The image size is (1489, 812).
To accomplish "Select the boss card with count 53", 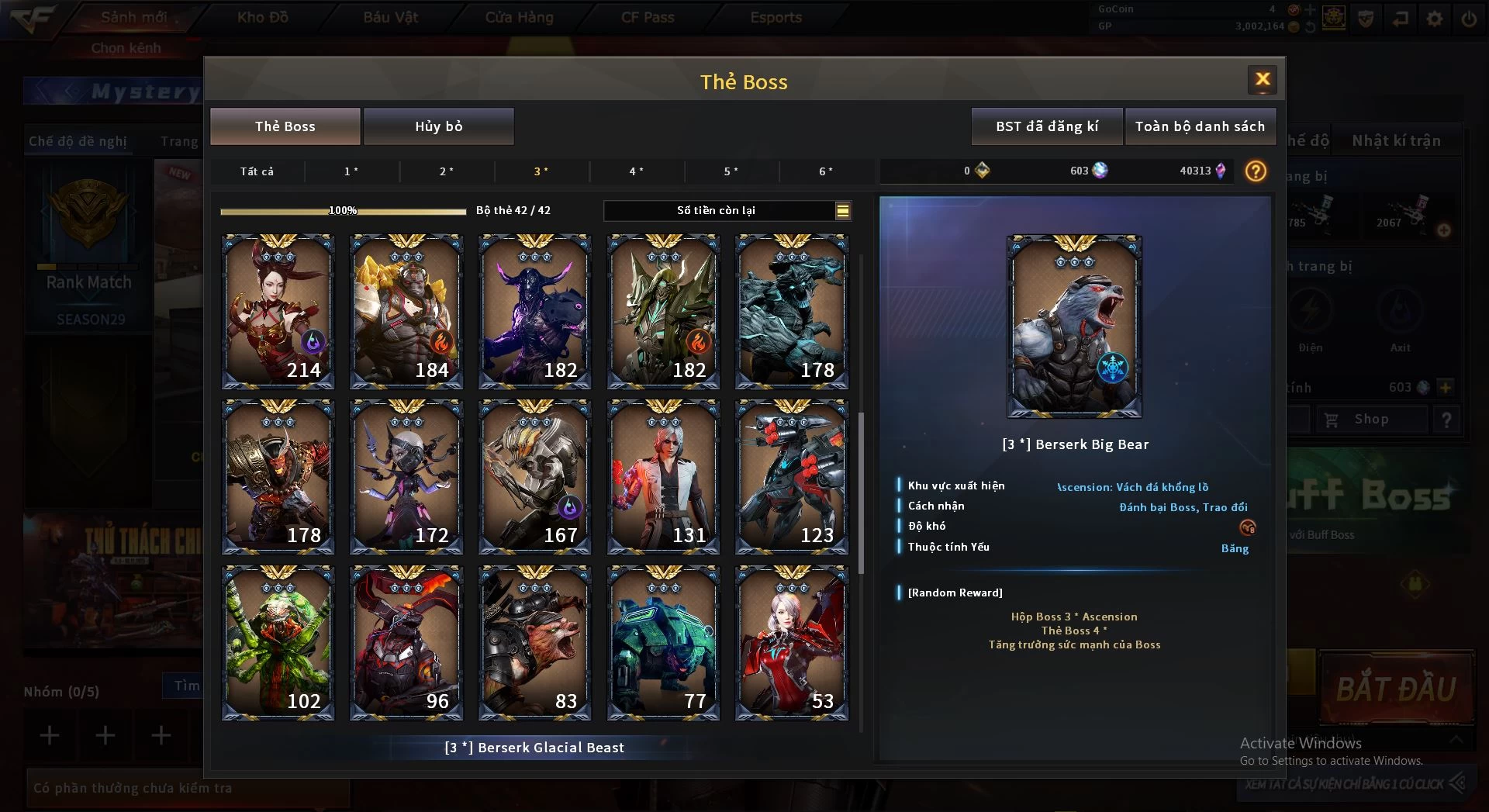I will (791, 643).
